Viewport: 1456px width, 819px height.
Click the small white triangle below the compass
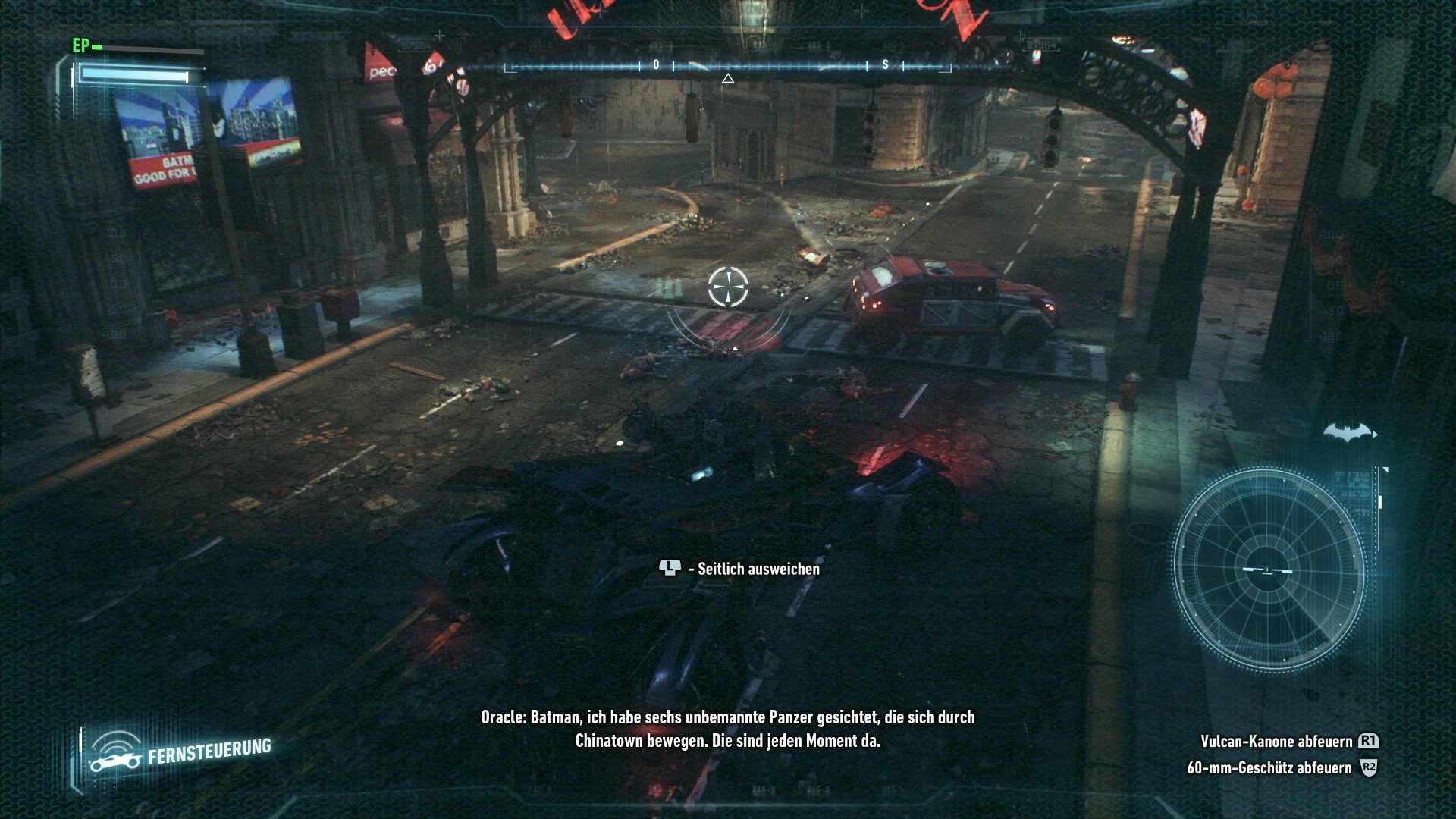tap(729, 77)
